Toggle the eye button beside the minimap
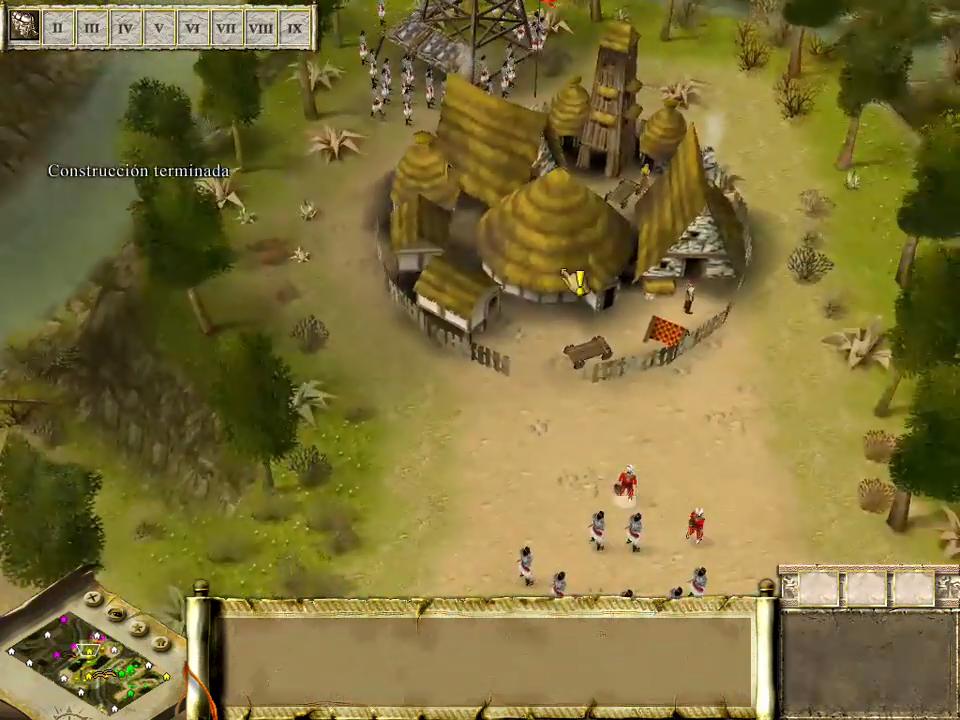 click(117, 612)
